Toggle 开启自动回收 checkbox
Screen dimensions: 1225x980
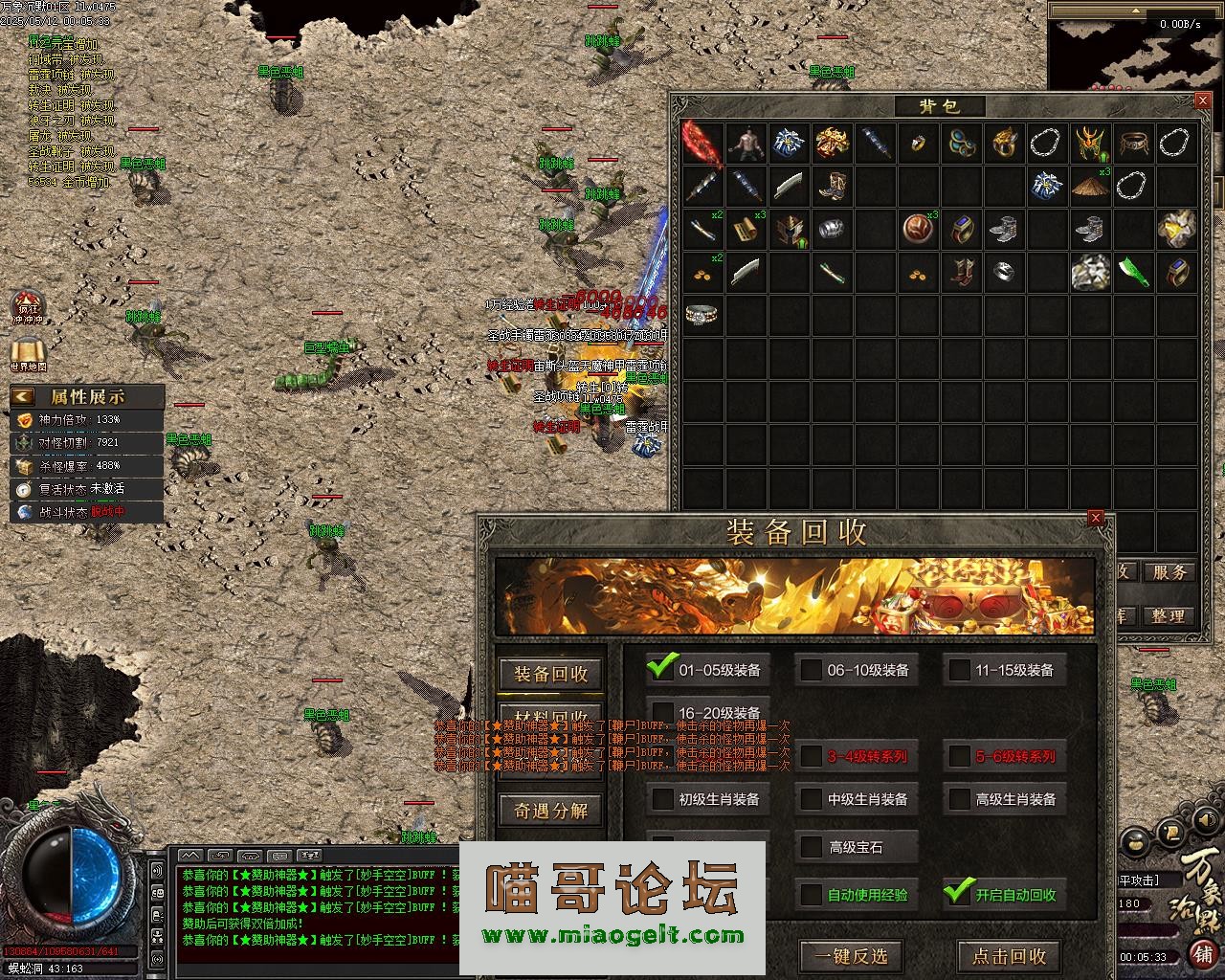[x=958, y=894]
